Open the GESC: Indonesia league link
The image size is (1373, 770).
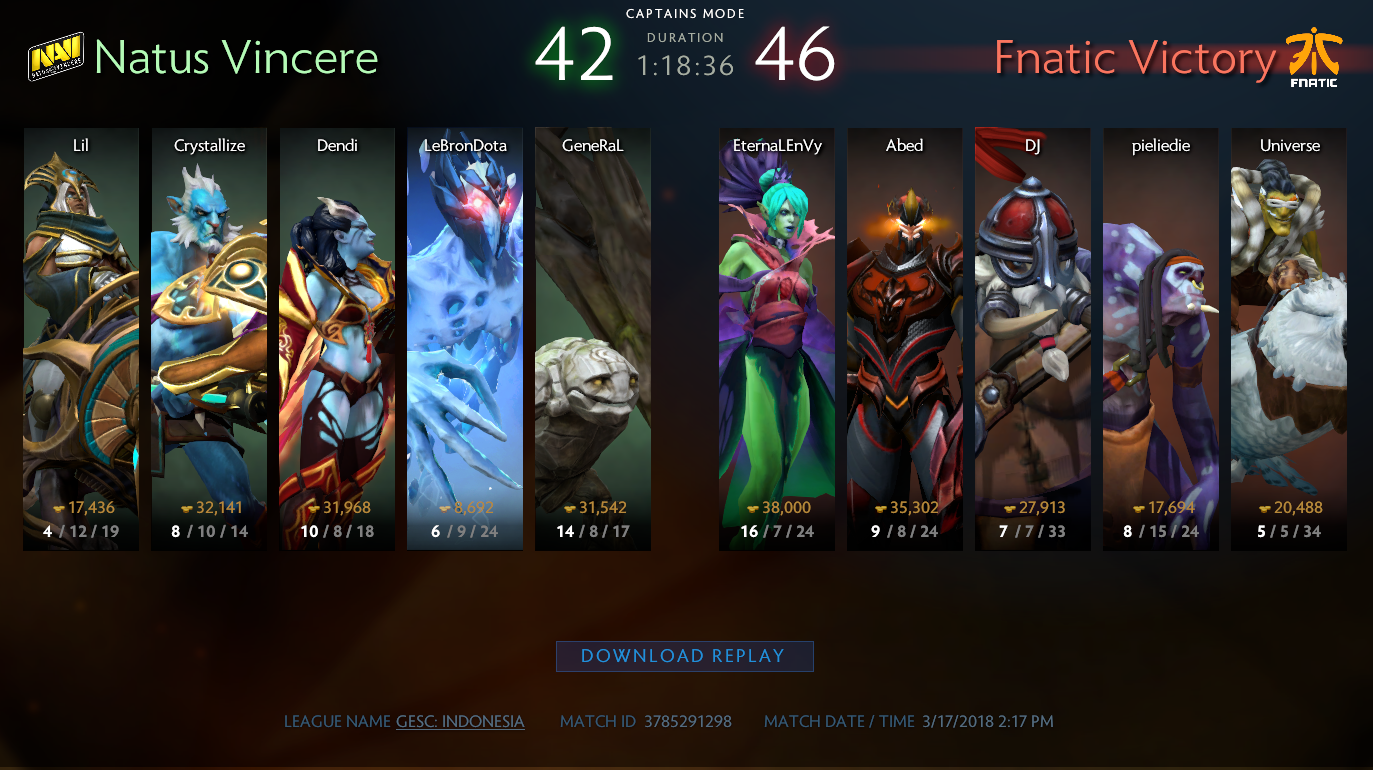[x=460, y=721]
